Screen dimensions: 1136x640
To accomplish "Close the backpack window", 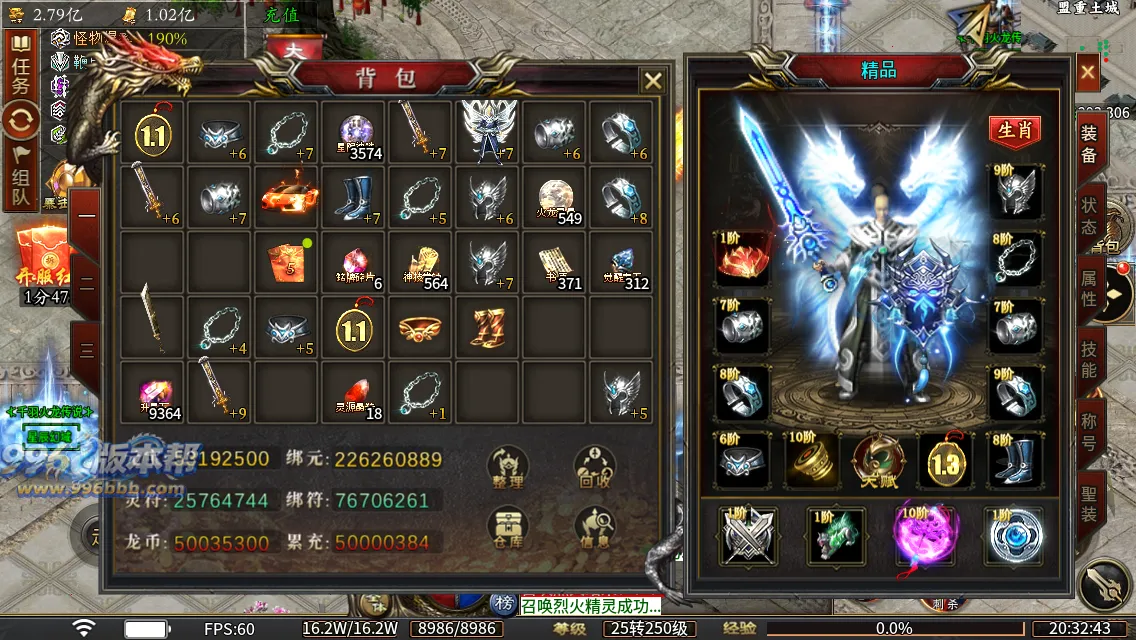I will [x=652, y=81].
